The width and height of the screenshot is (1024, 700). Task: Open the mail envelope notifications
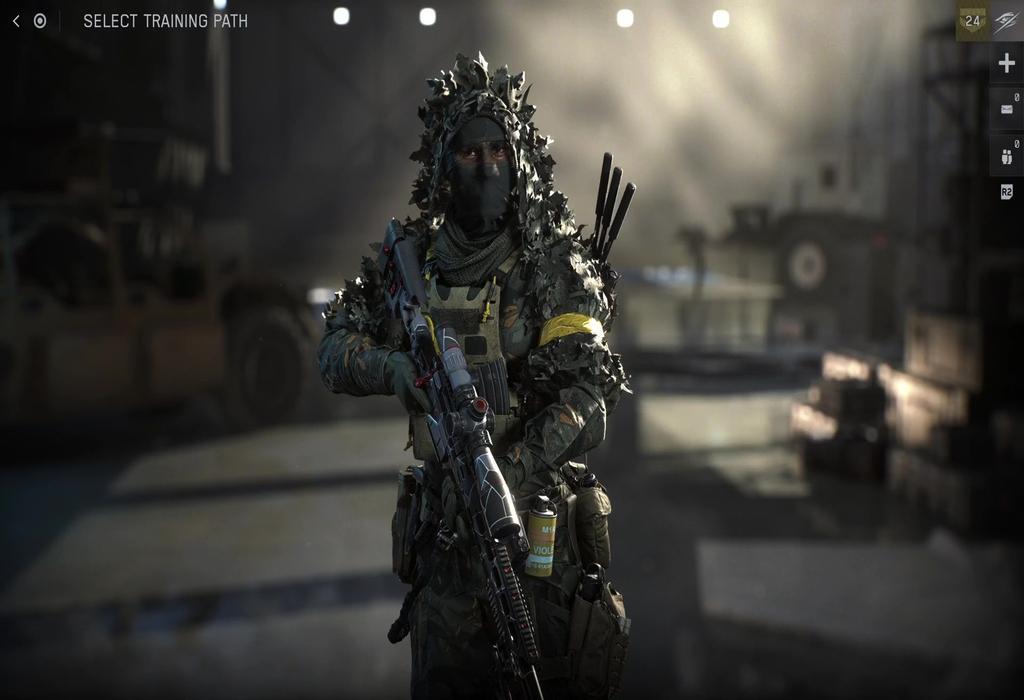(1006, 108)
